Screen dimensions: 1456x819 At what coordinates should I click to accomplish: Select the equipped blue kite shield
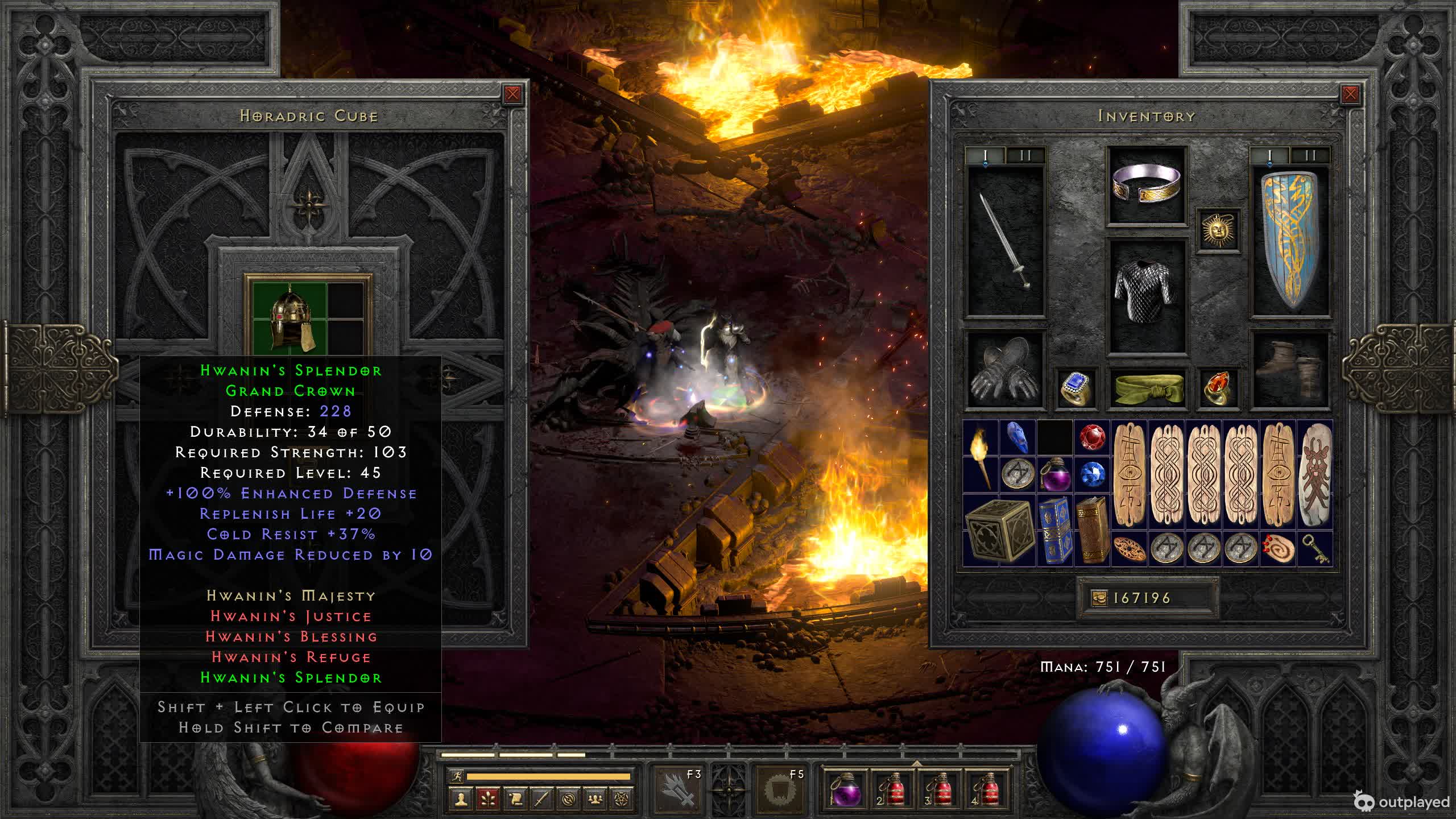point(1290,240)
